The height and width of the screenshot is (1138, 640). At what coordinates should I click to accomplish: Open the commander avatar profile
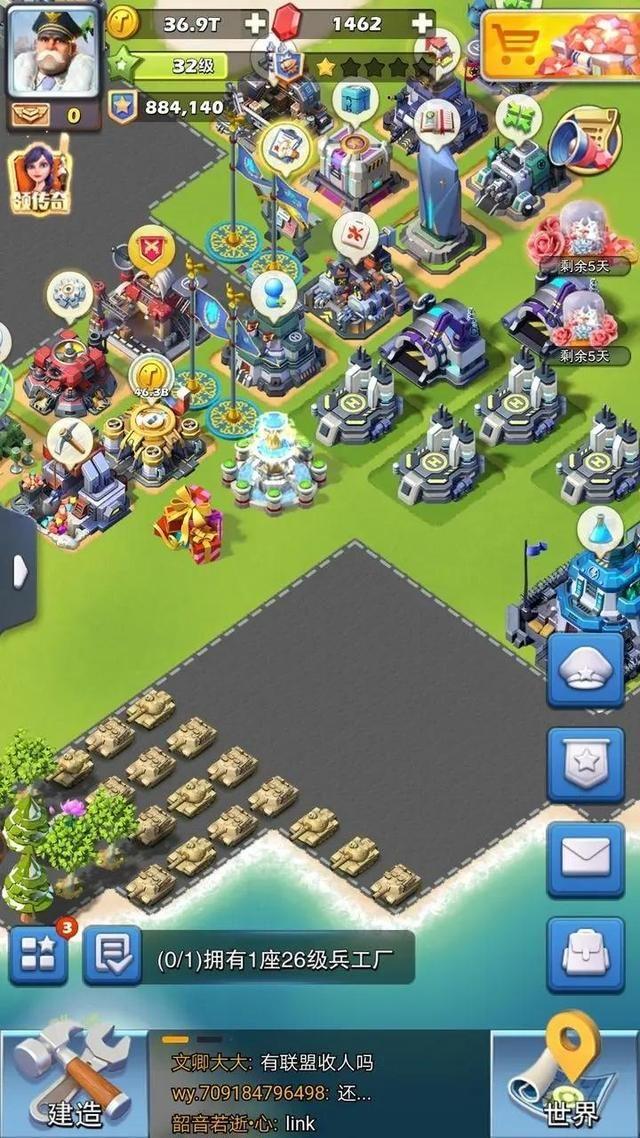pos(54,49)
